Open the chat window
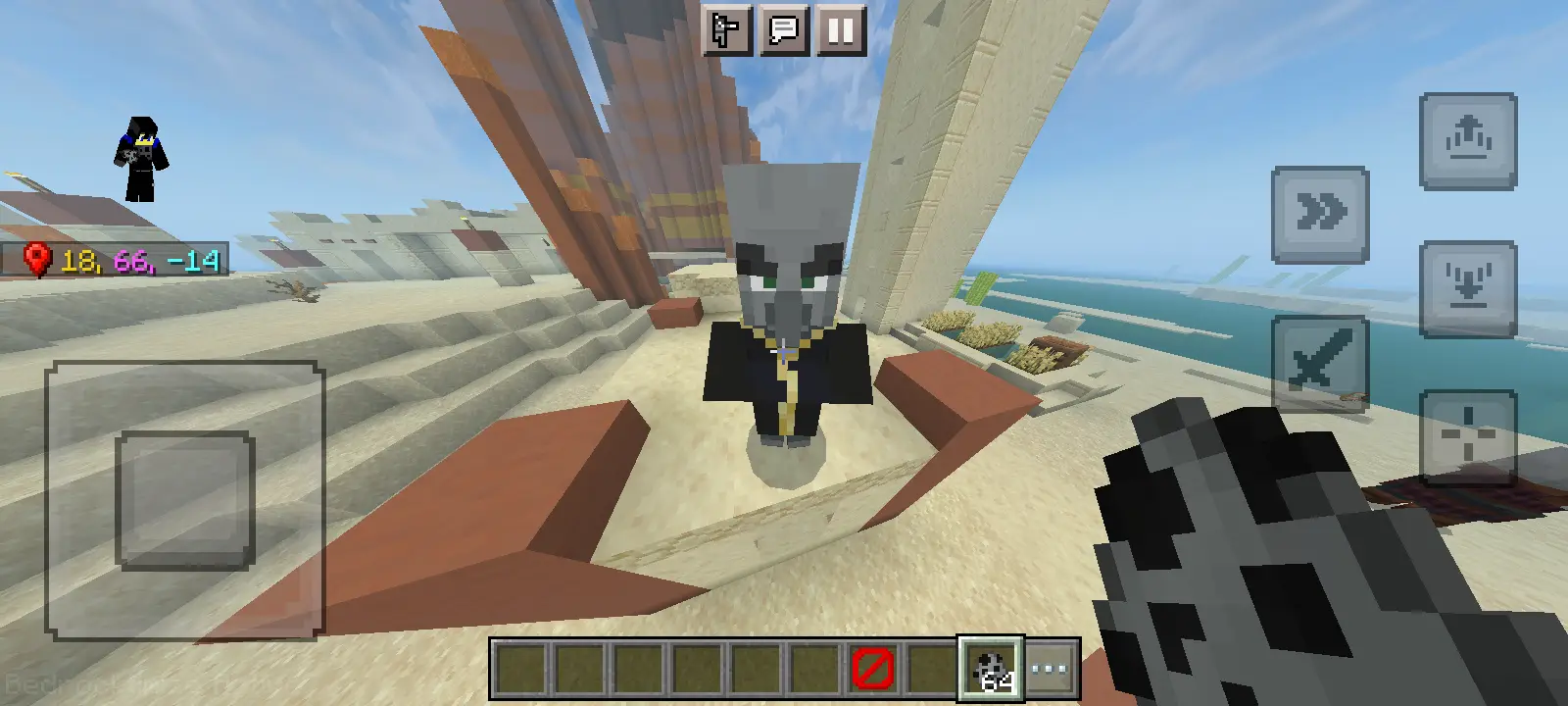The image size is (1568, 706). 784,30
